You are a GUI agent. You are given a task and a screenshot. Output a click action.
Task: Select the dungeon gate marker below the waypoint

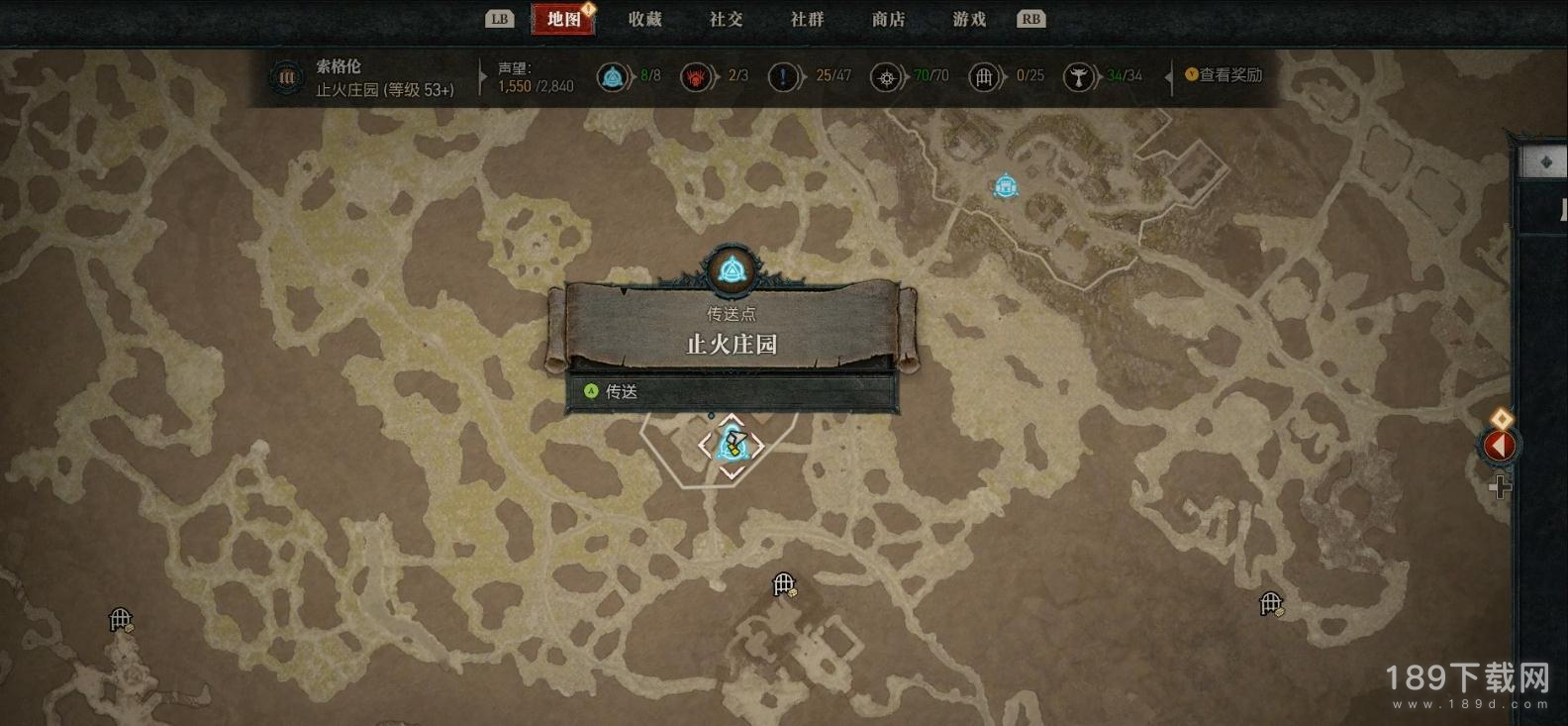click(784, 585)
